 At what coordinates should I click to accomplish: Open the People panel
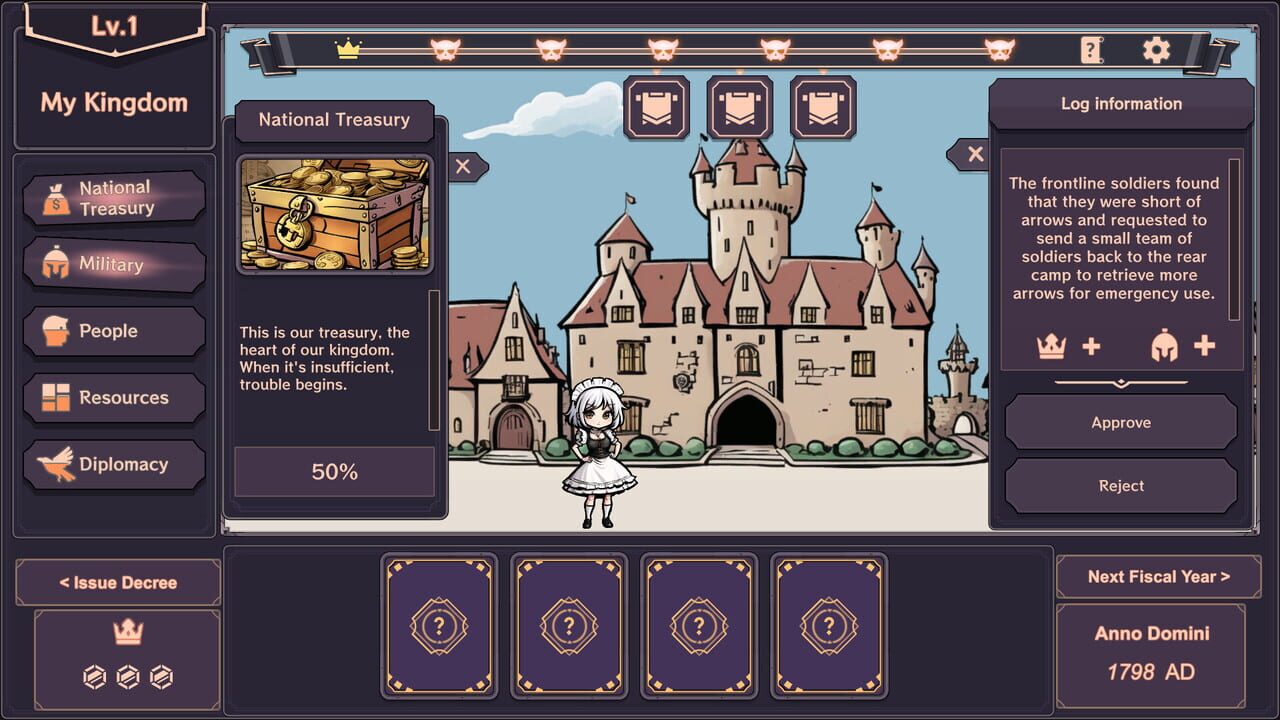[x=114, y=330]
